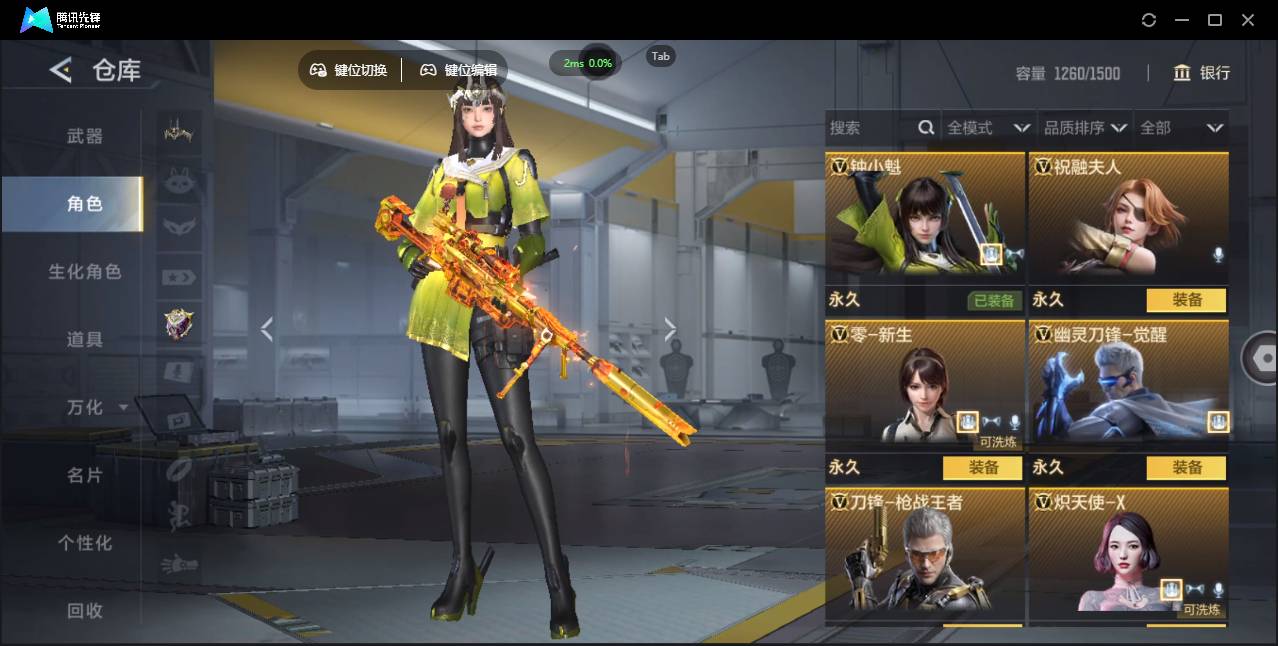Equip the 零-新生 character
Viewport: 1278px width, 646px height.
pyautogui.click(x=982, y=467)
